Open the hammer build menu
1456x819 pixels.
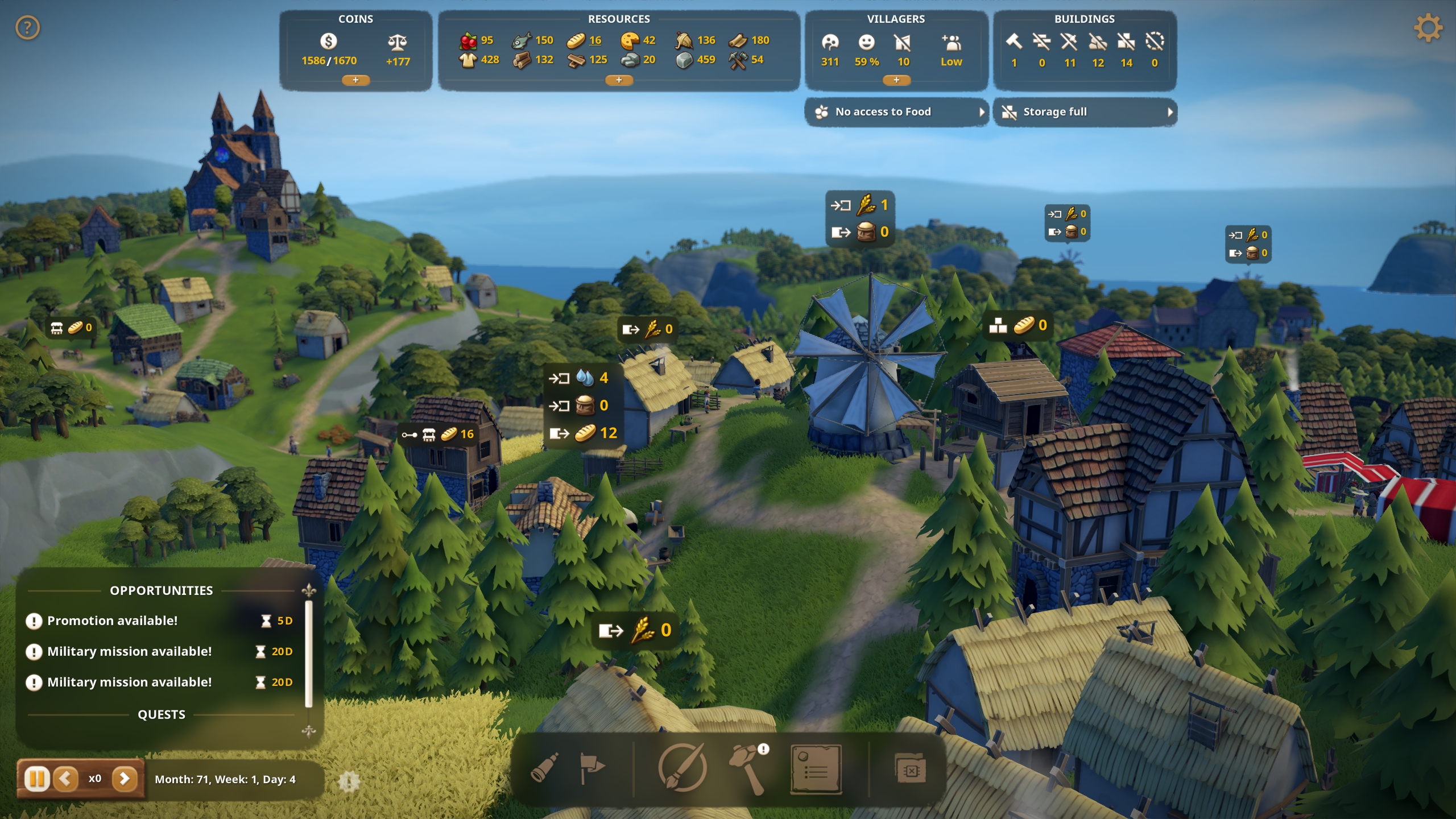click(749, 768)
